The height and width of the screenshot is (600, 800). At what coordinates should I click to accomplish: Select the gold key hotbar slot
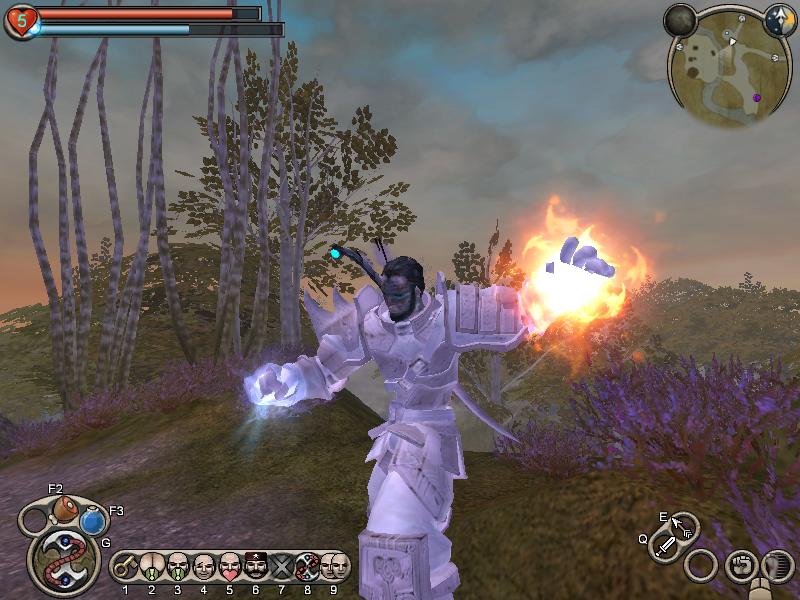126,567
